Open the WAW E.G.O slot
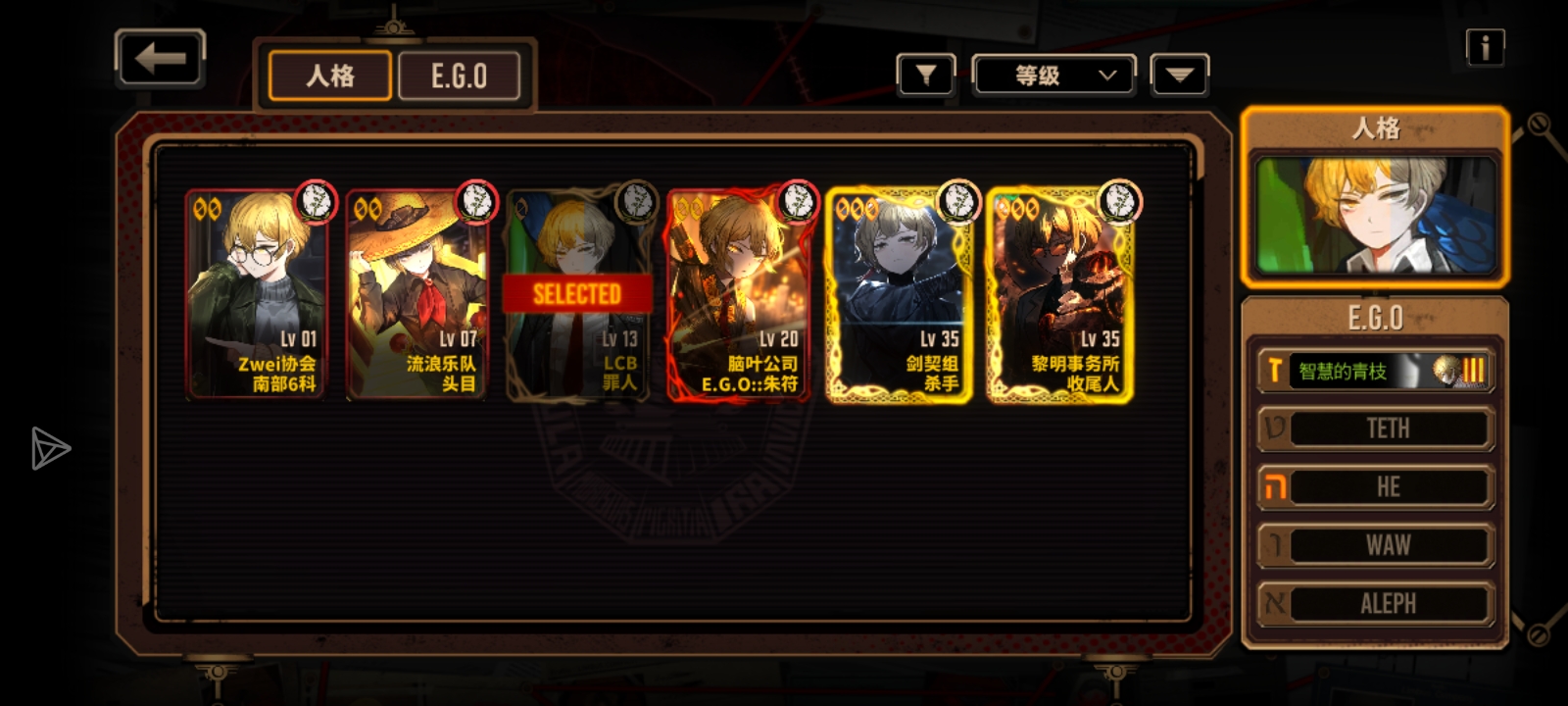This screenshot has height=706, width=1568. (1375, 545)
